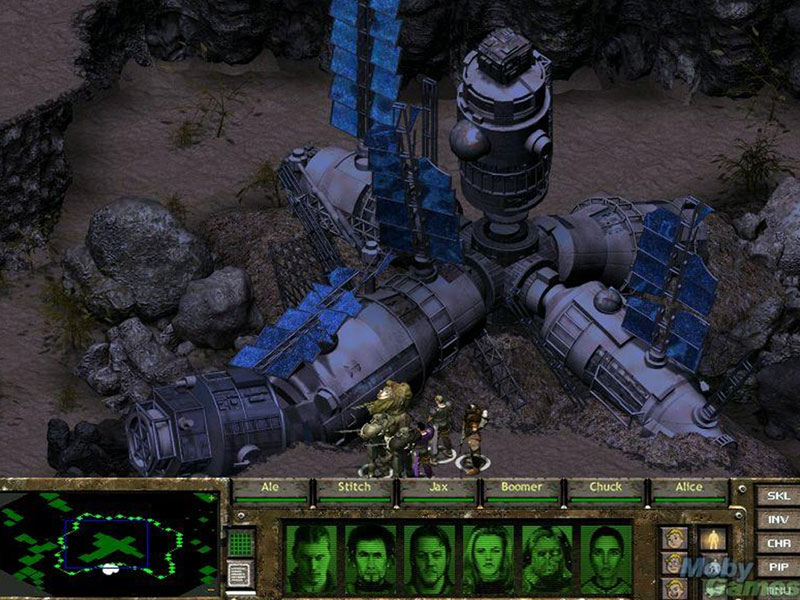The image size is (800, 600).
Task: Open the INV inventory screen
Action: click(776, 519)
